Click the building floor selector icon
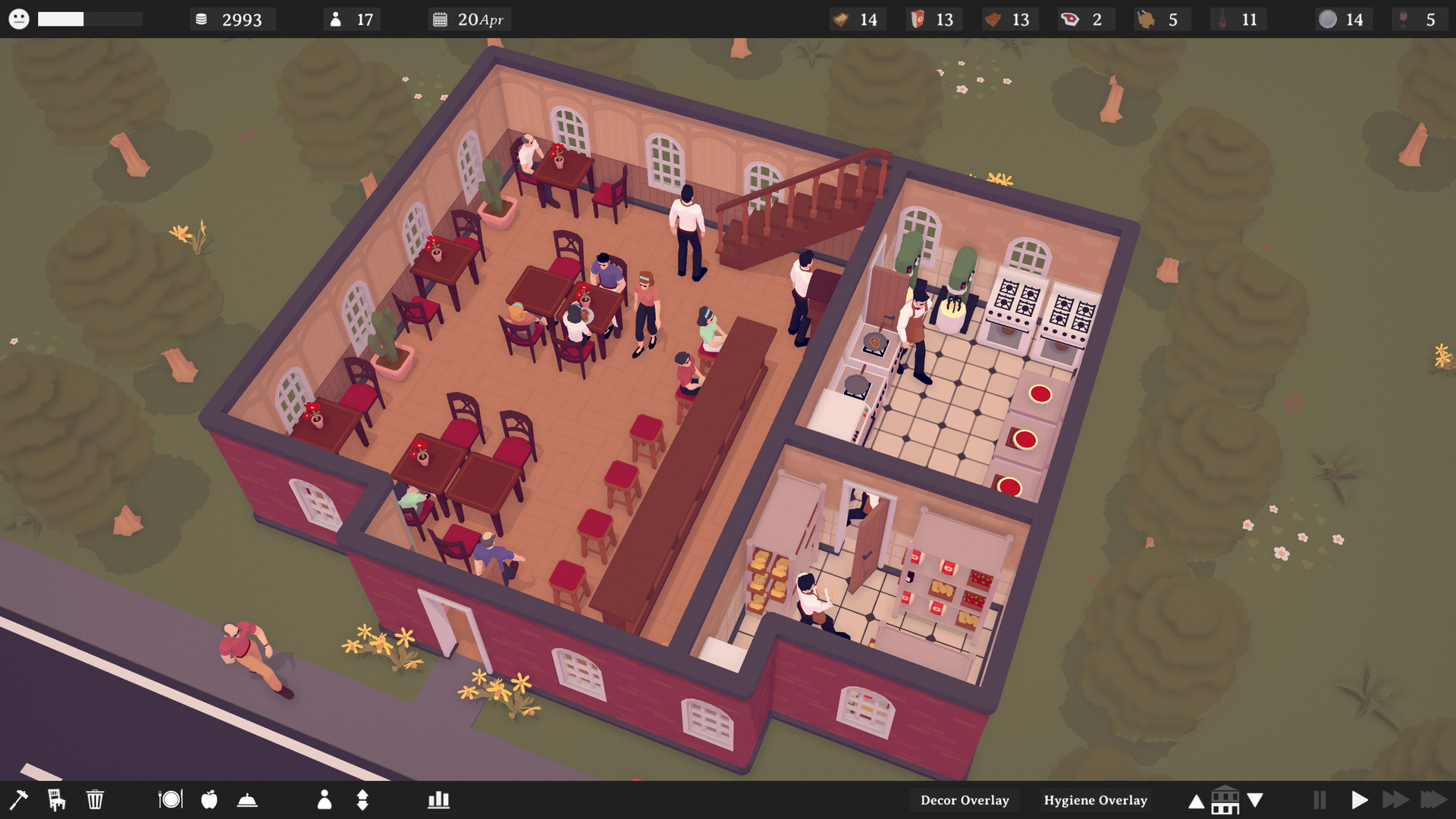The width and height of the screenshot is (1456, 819). point(1225,799)
